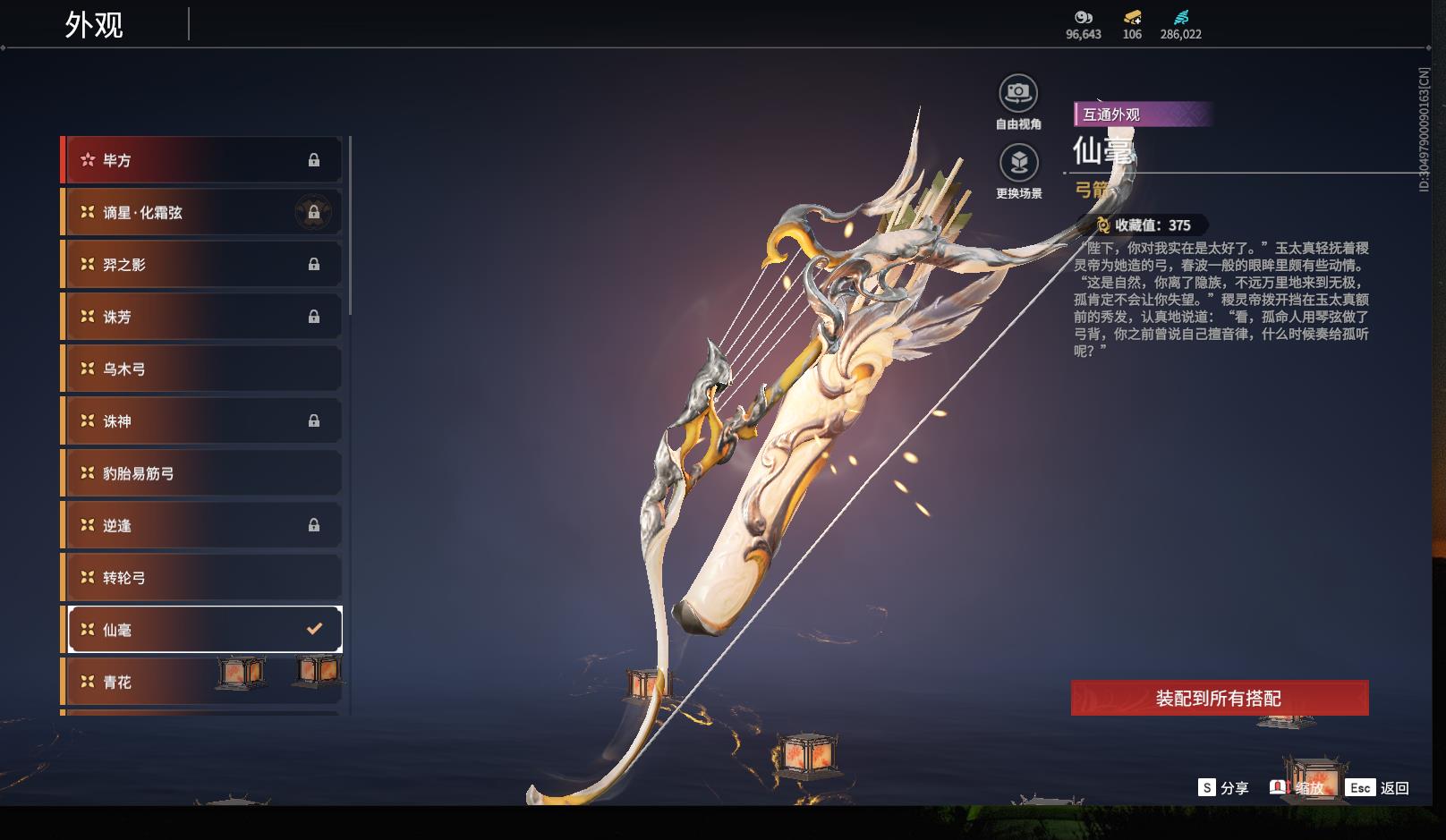Select the 豹胎易筋弓 bow skin

tap(202, 473)
